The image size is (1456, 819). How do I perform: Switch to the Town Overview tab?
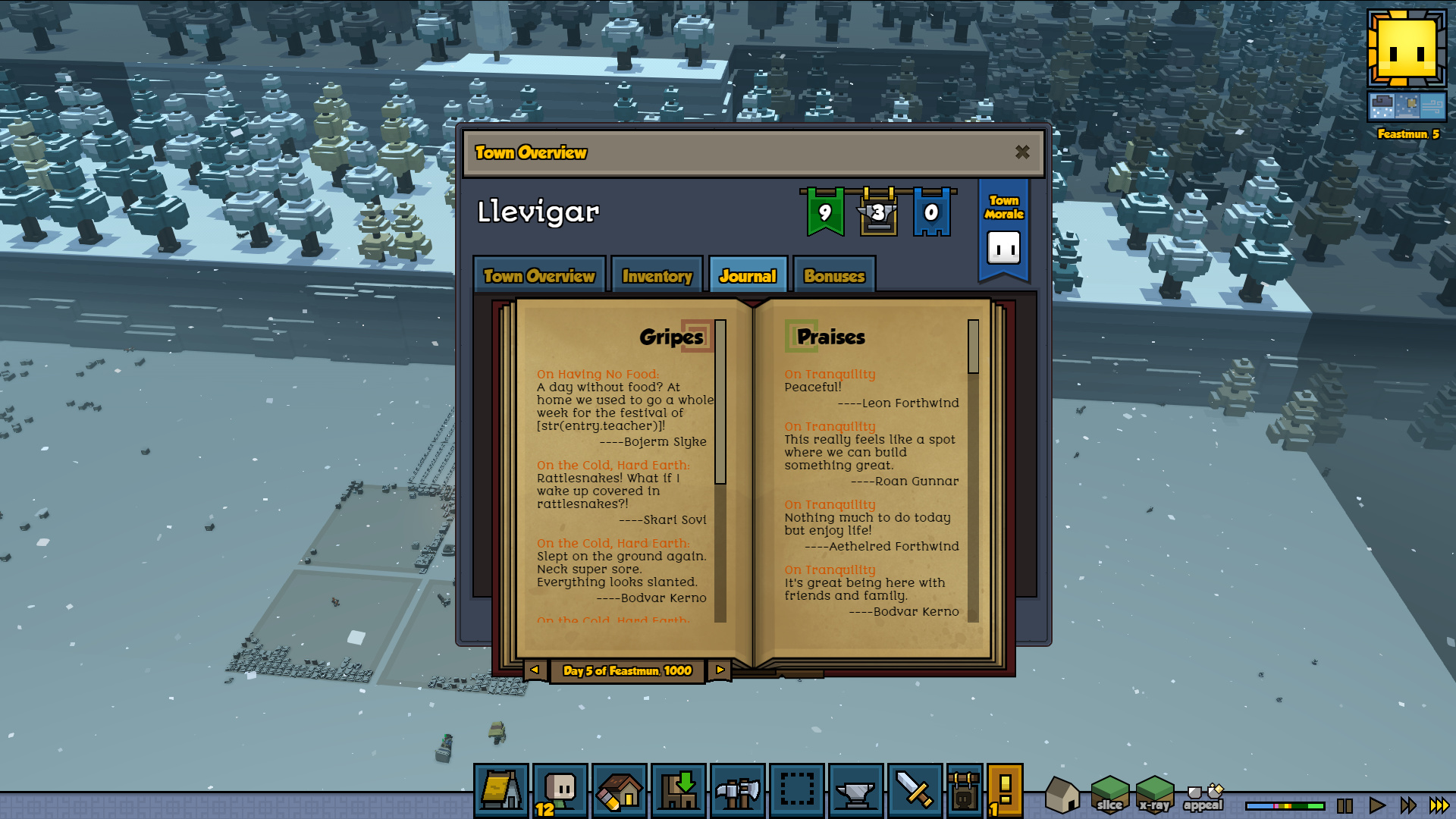click(x=539, y=276)
